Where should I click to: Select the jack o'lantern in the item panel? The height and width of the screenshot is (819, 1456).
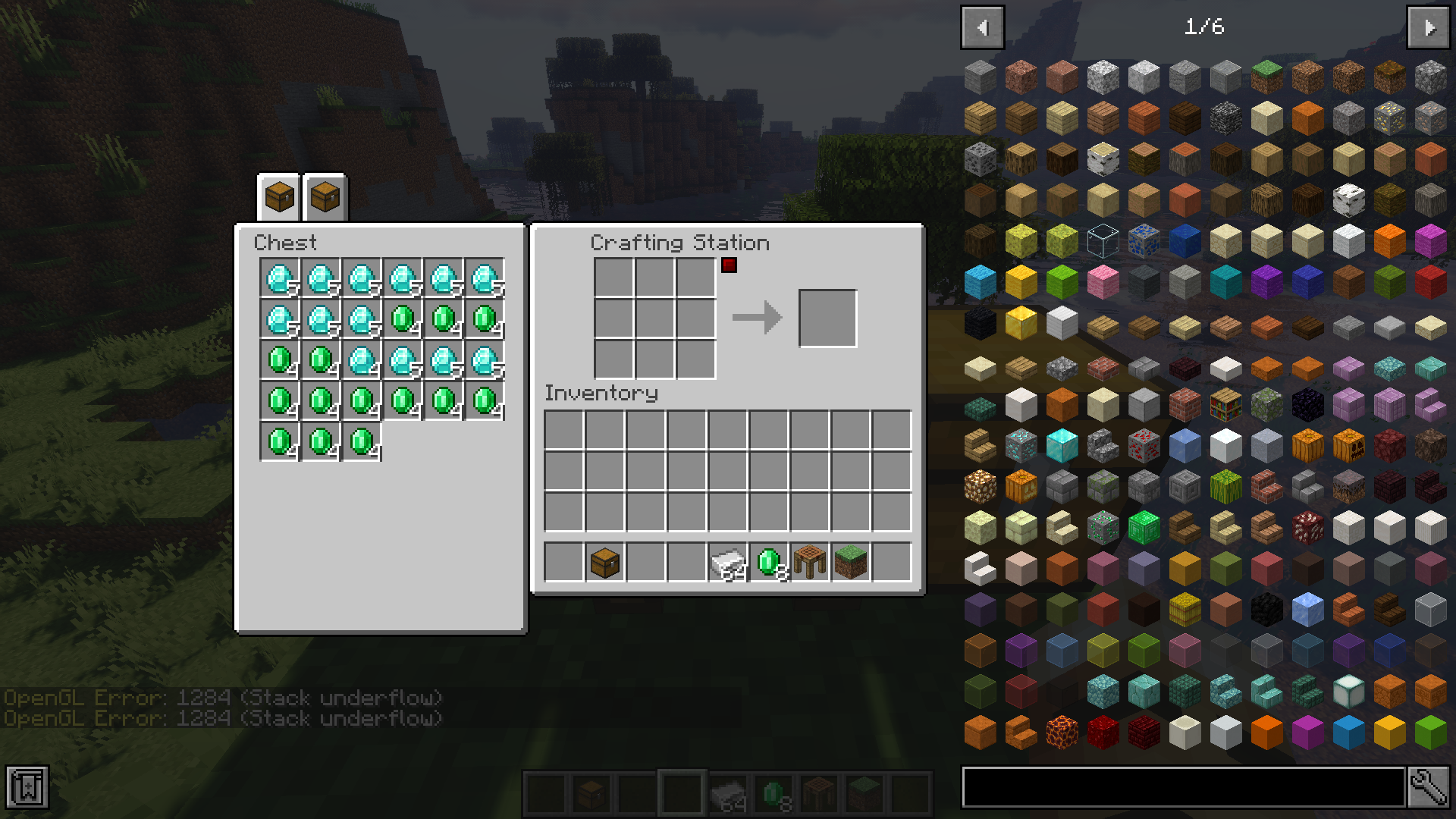pyautogui.click(x=1351, y=446)
